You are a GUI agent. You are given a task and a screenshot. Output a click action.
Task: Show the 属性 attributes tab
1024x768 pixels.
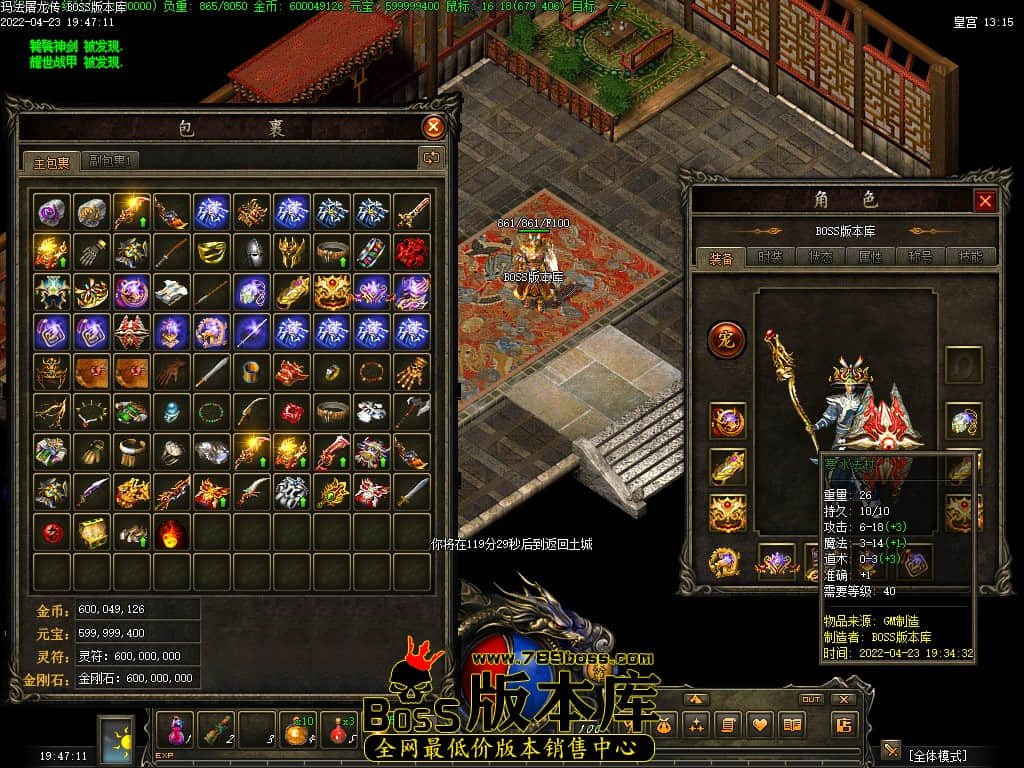coord(870,257)
